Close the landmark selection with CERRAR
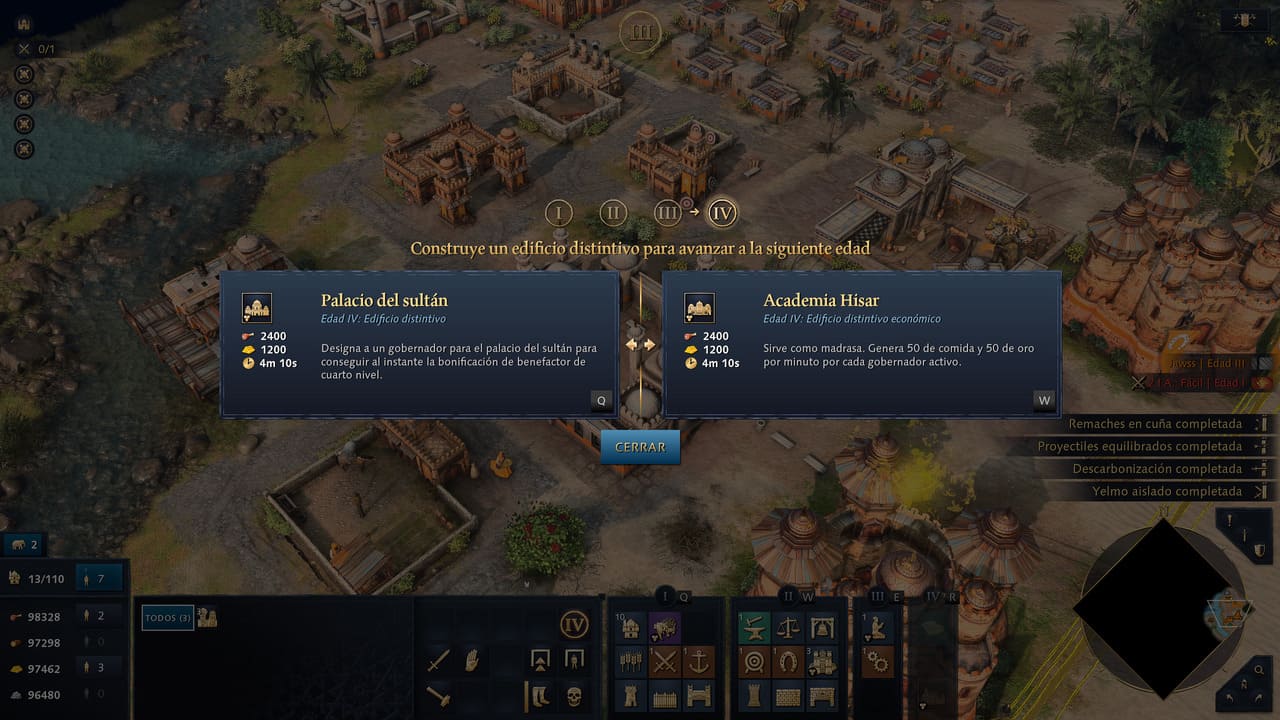The image size is (1280, 720). pyautogui.click(x=640, y=447)
